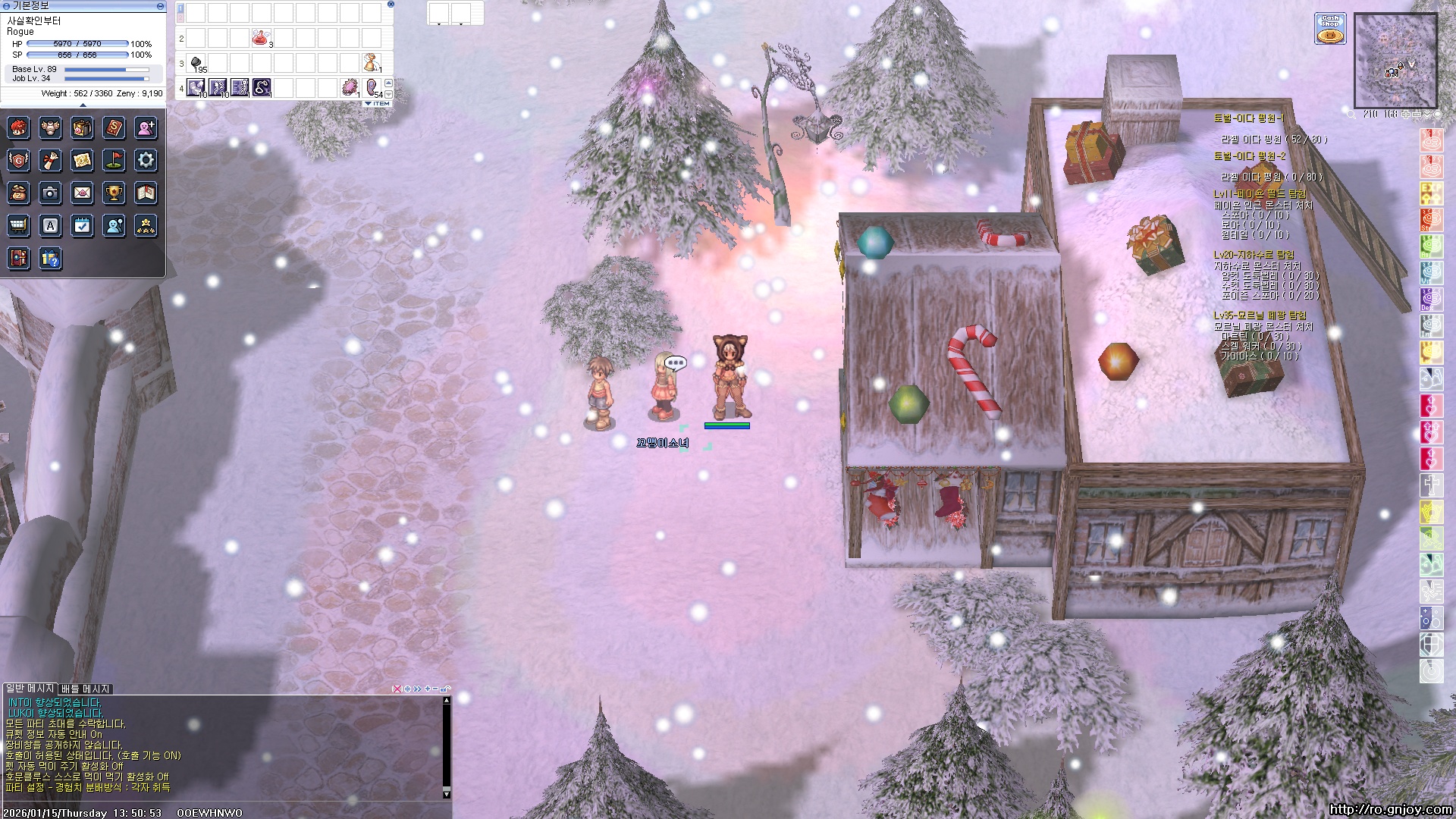This screenshot has width=1456, height=819.
Task: Open the mail envelope icon
Action: tap(82, 193)
